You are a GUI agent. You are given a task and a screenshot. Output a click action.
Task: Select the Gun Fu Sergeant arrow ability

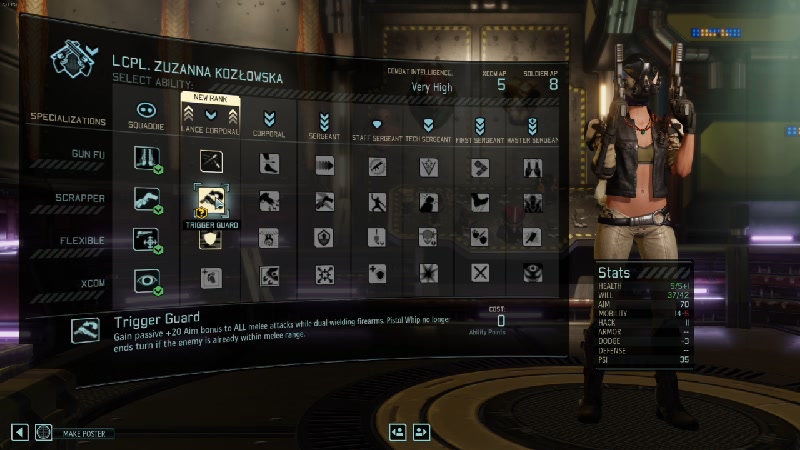325,165
